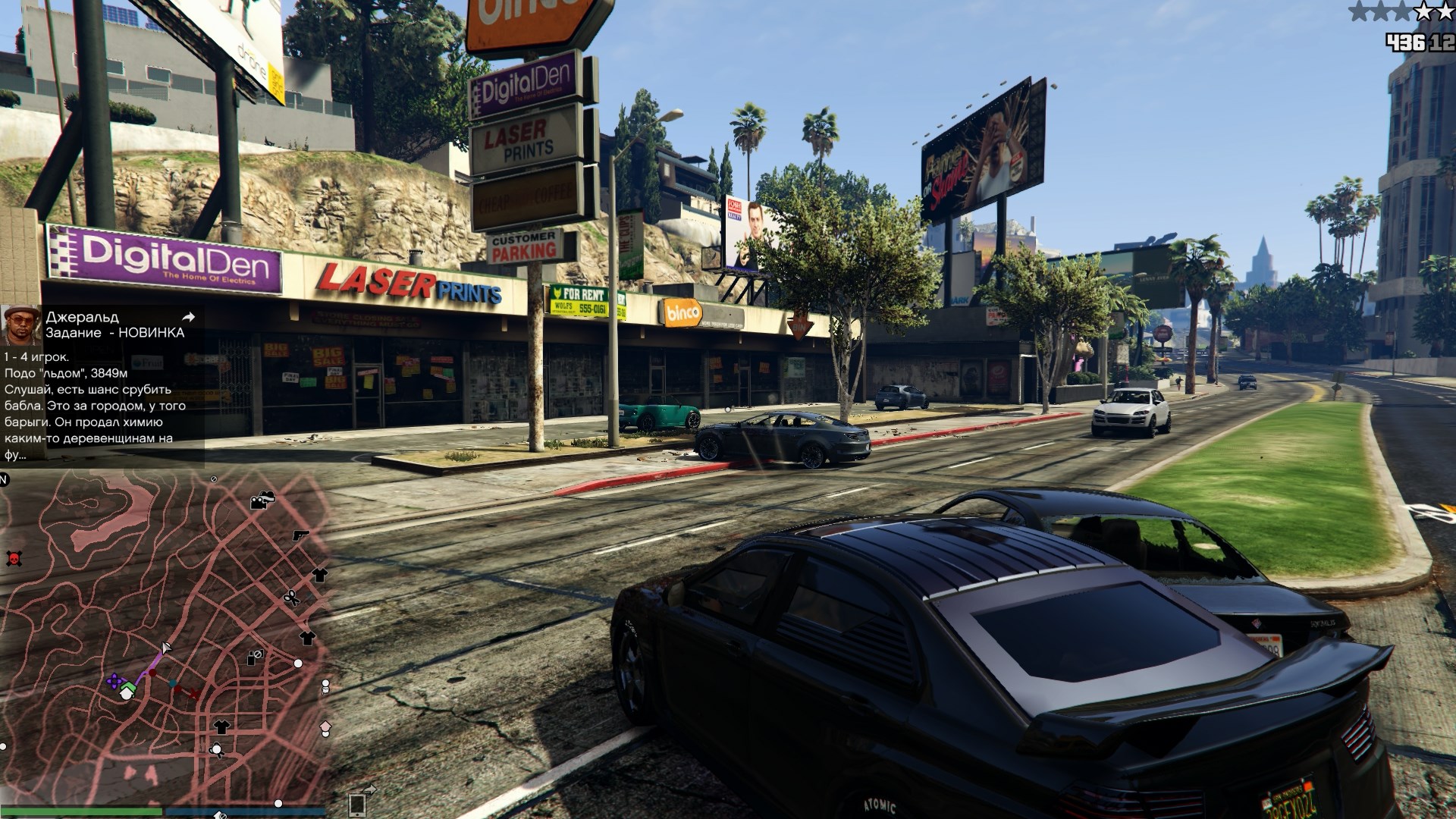Choose the pistol gun shop blip
Viewport: 1456px width, 819px height.
tap(301, 535)
